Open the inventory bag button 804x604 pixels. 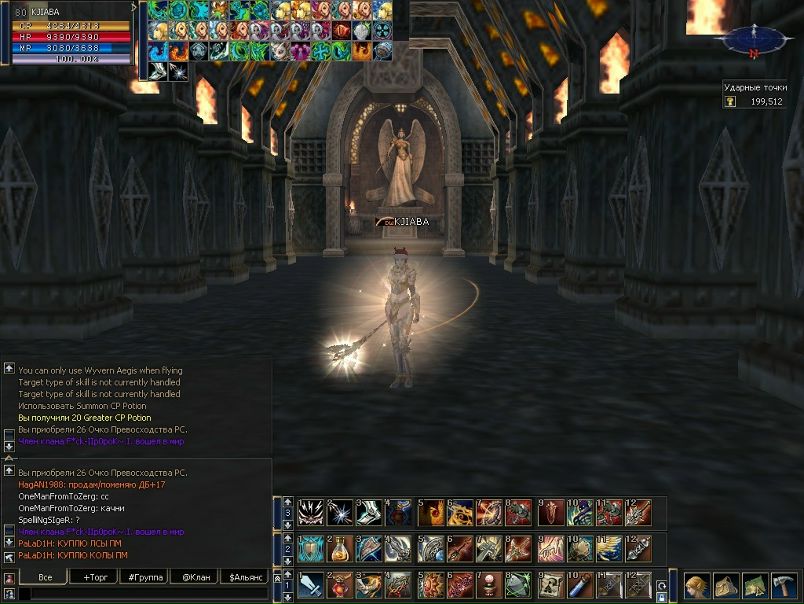727,585
